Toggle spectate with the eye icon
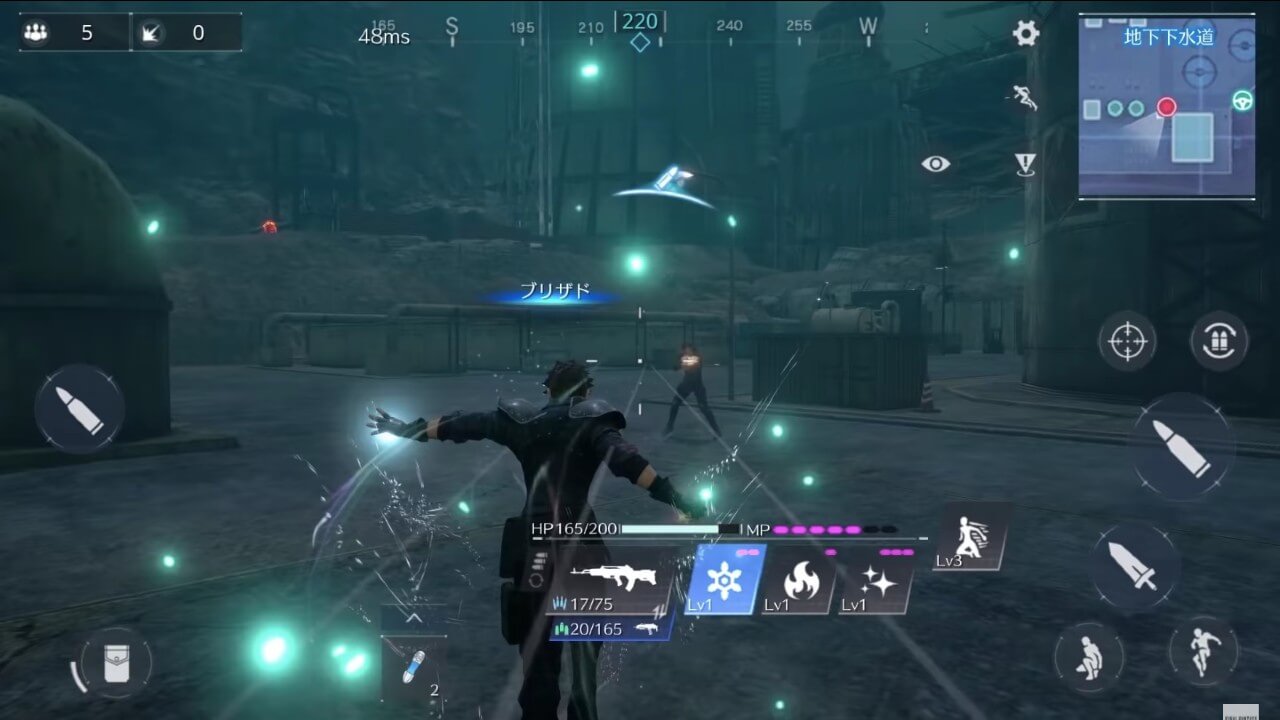This screenshot has height=720, width=1280. tap(936, 163)
